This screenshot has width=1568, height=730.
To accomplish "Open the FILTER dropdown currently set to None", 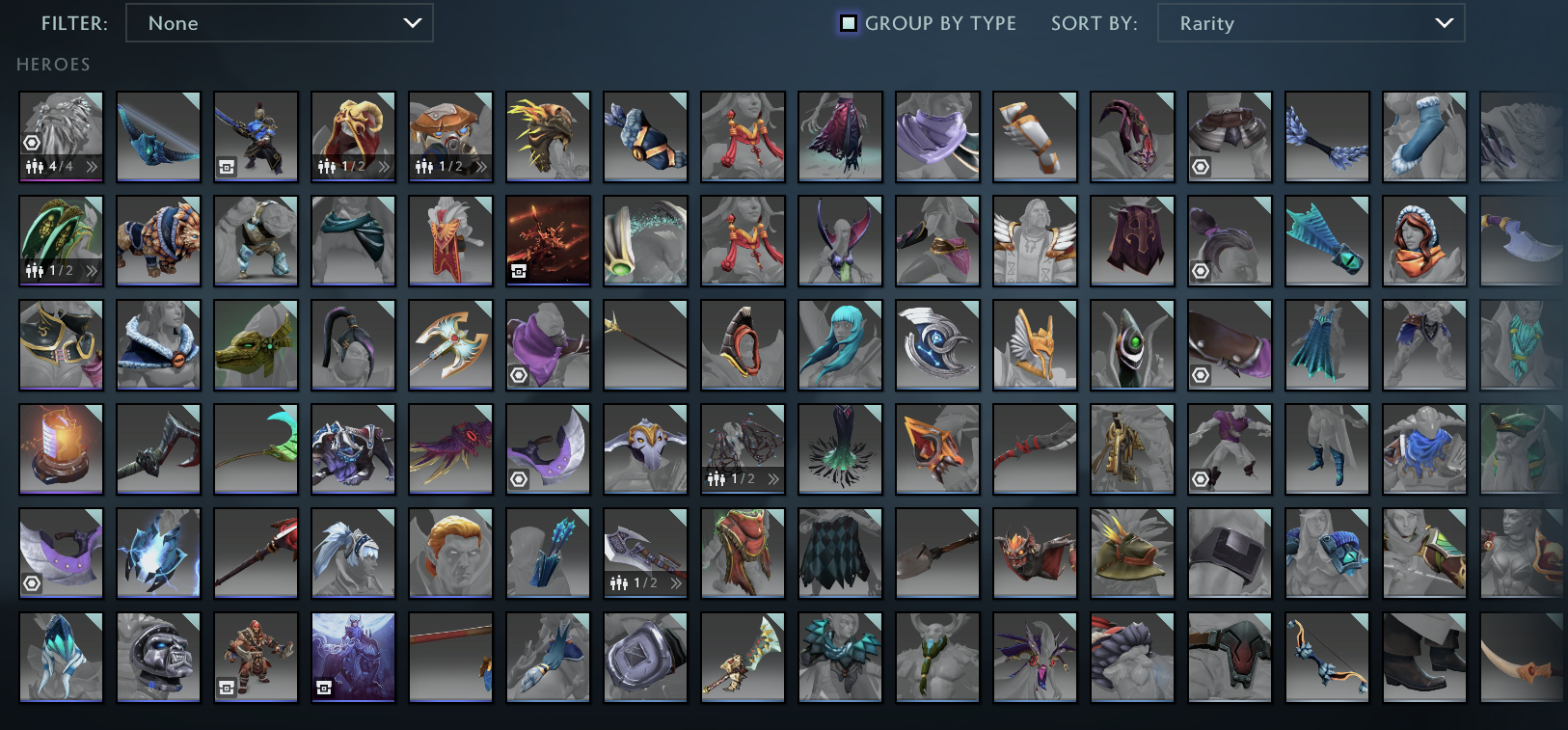I will tap(280, 23).
